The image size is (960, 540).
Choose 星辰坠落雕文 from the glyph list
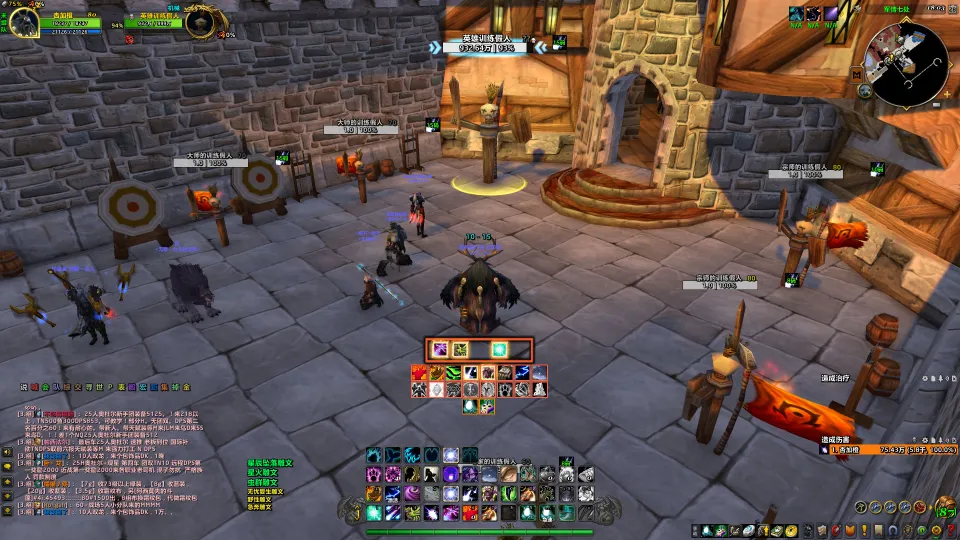(x=270, y=463)
